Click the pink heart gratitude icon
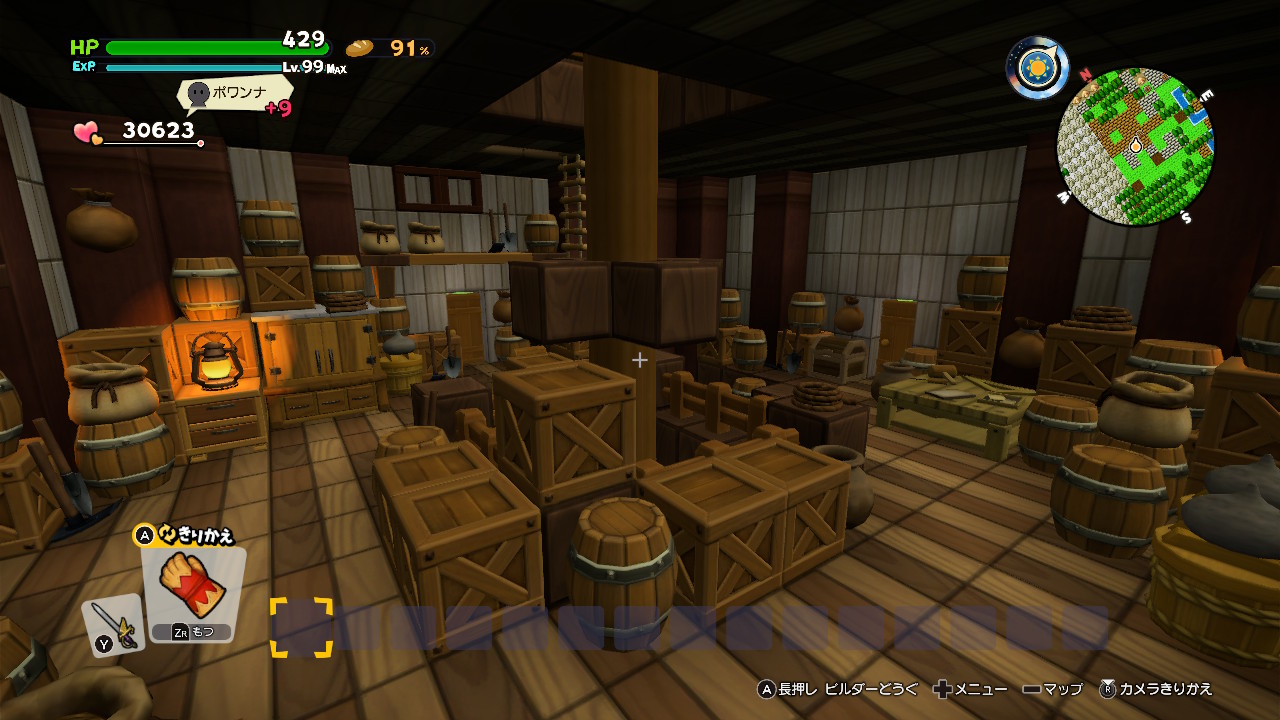This screenshot has height=720, width=1280. [x=88, y=133]
